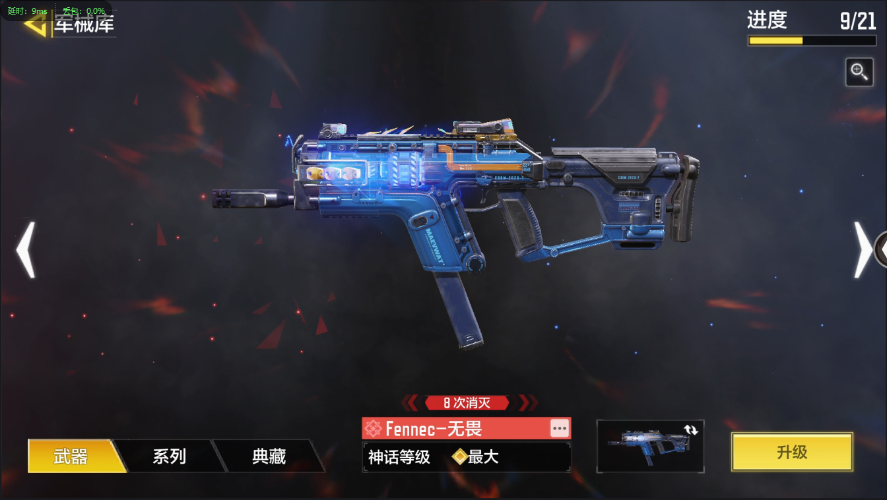Open the magnifying glass inspect view
Viewport: 887px width, 500px height.
click(x=859, y=71)
